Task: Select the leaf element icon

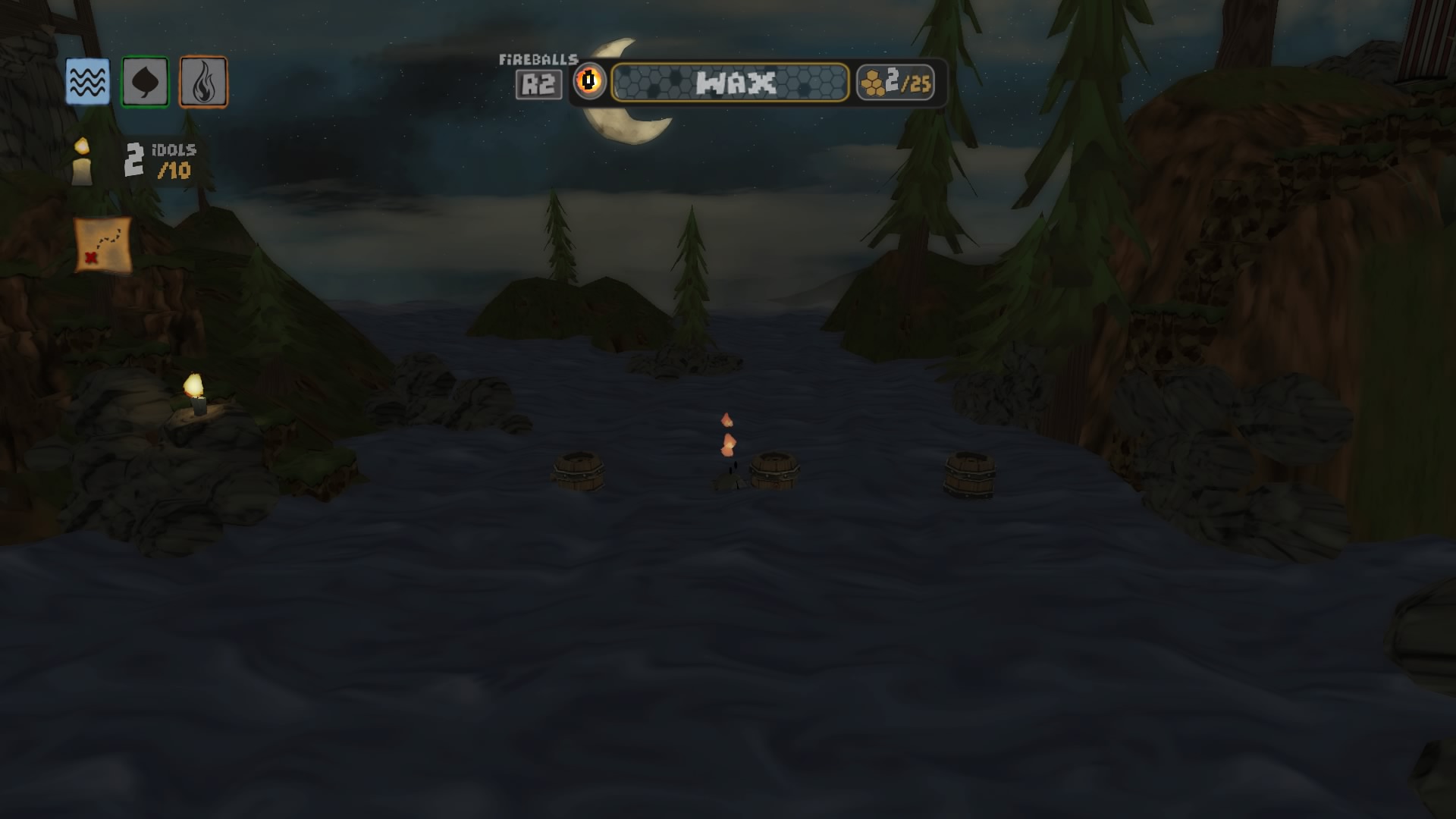Action: click(144, 79)
